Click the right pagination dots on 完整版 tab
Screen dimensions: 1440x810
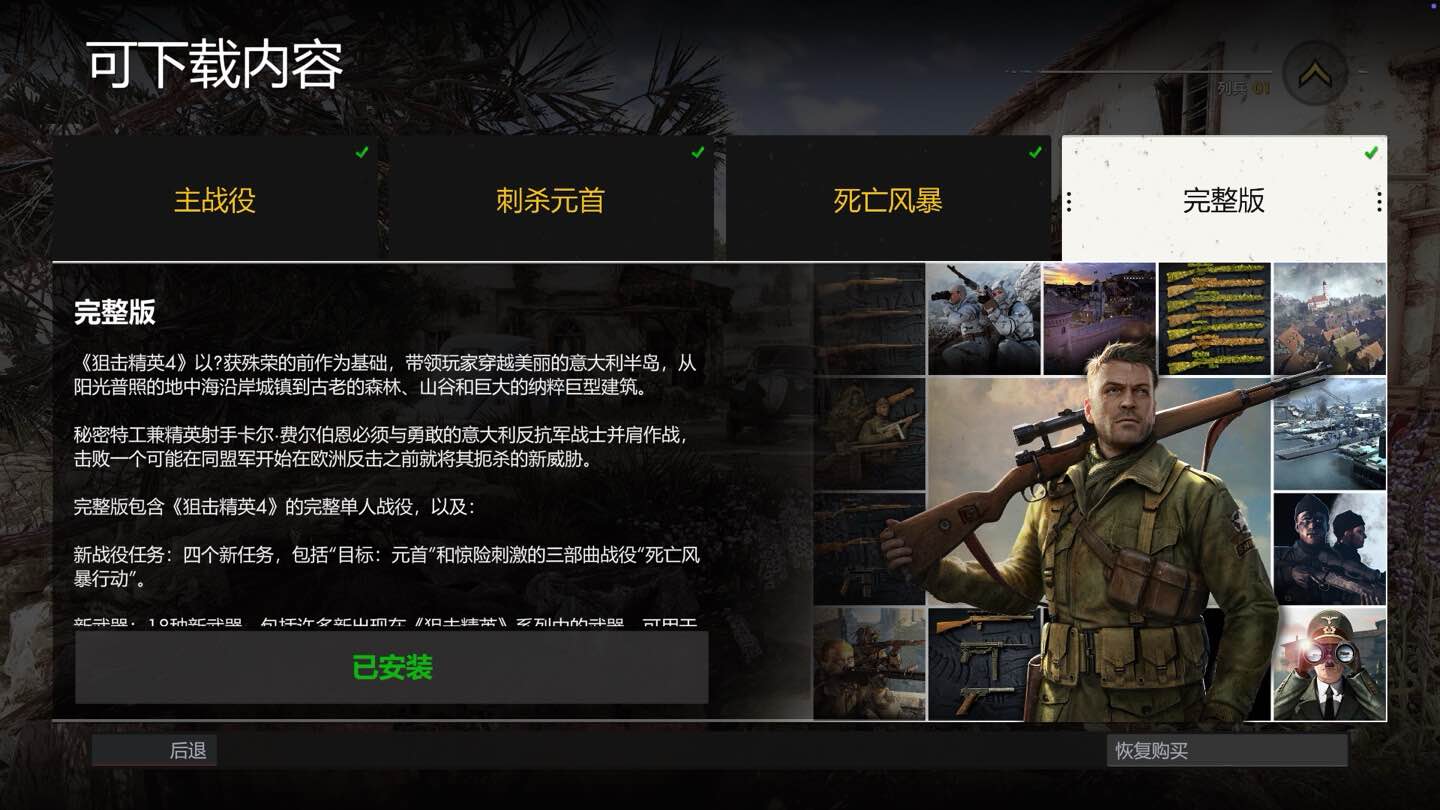click(x=1380, y=201)
